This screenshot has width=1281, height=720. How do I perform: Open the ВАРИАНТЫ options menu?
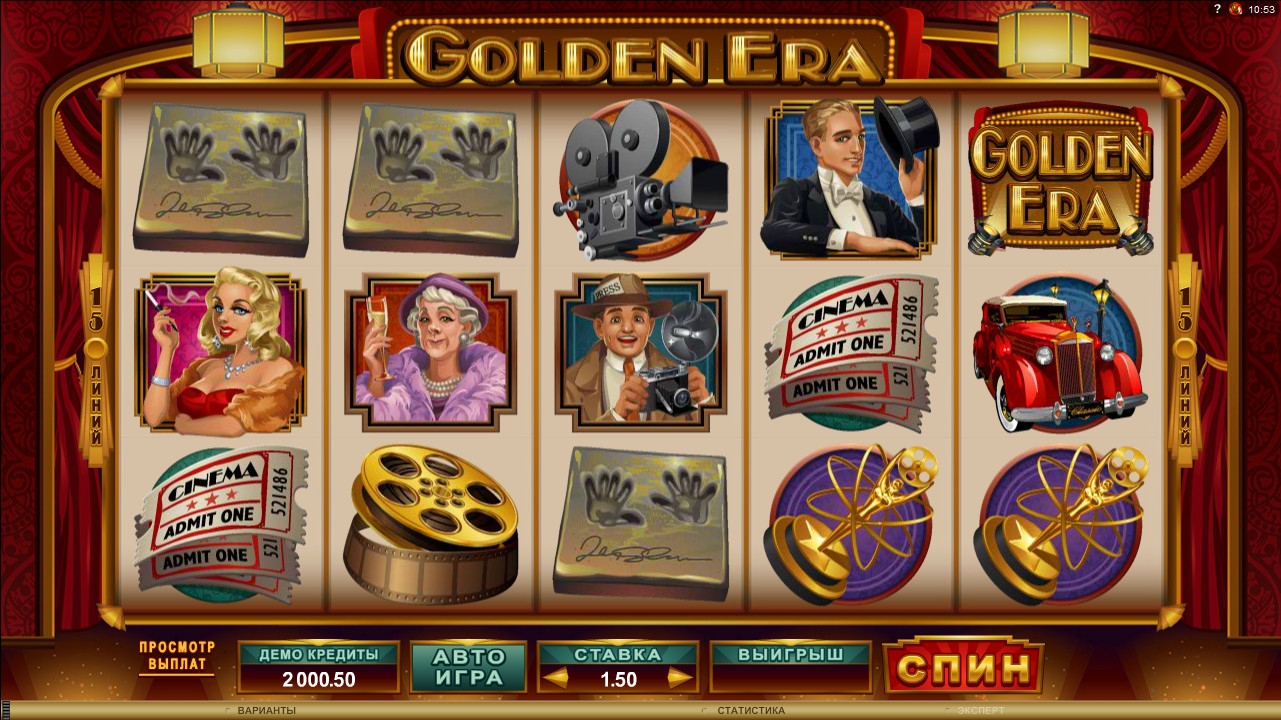point(266,710)
